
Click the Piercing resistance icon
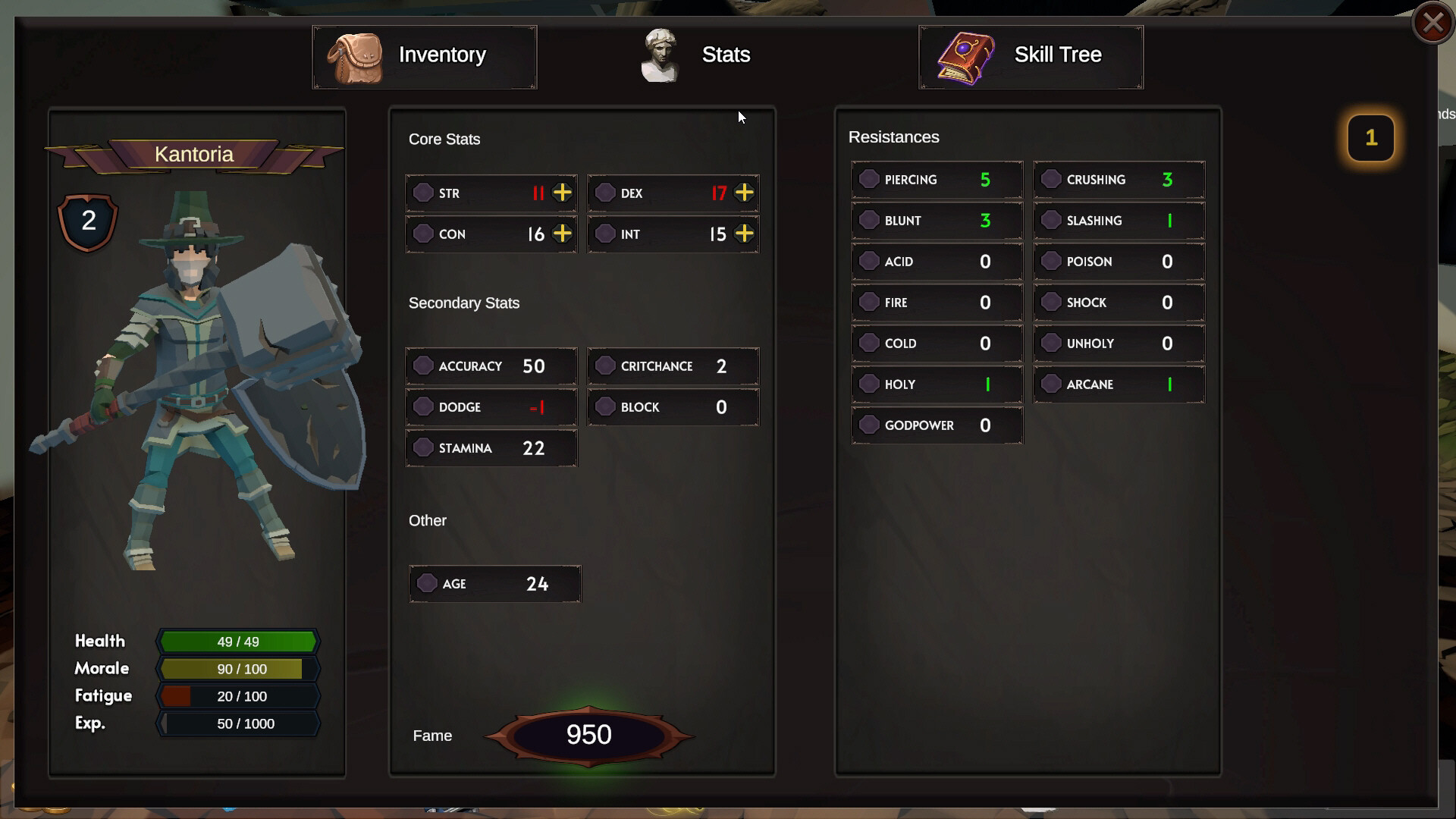pyautogui.click(x=869, y=179)
